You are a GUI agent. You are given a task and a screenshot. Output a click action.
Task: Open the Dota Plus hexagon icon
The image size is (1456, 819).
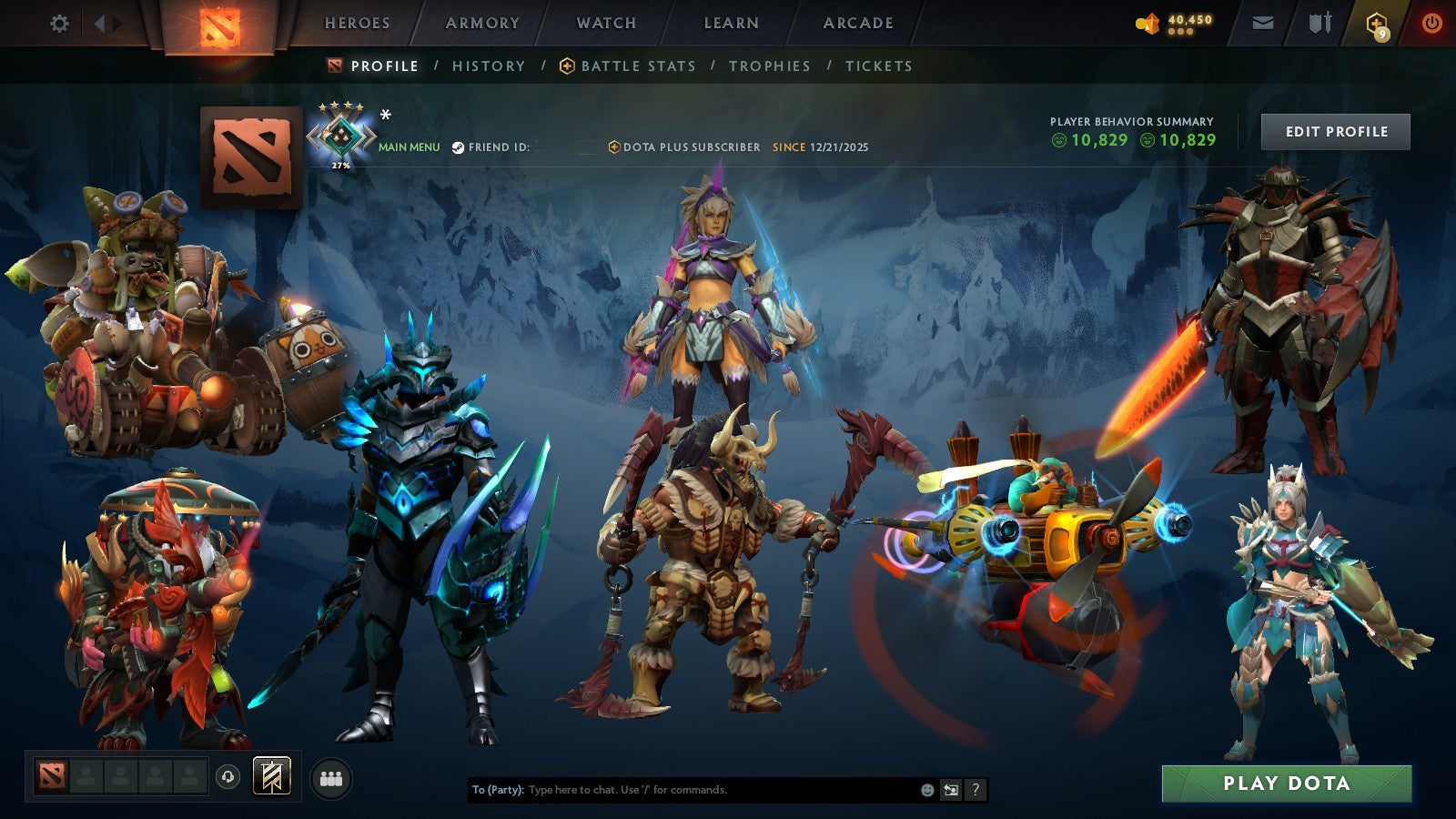(x=1377, y=23)
